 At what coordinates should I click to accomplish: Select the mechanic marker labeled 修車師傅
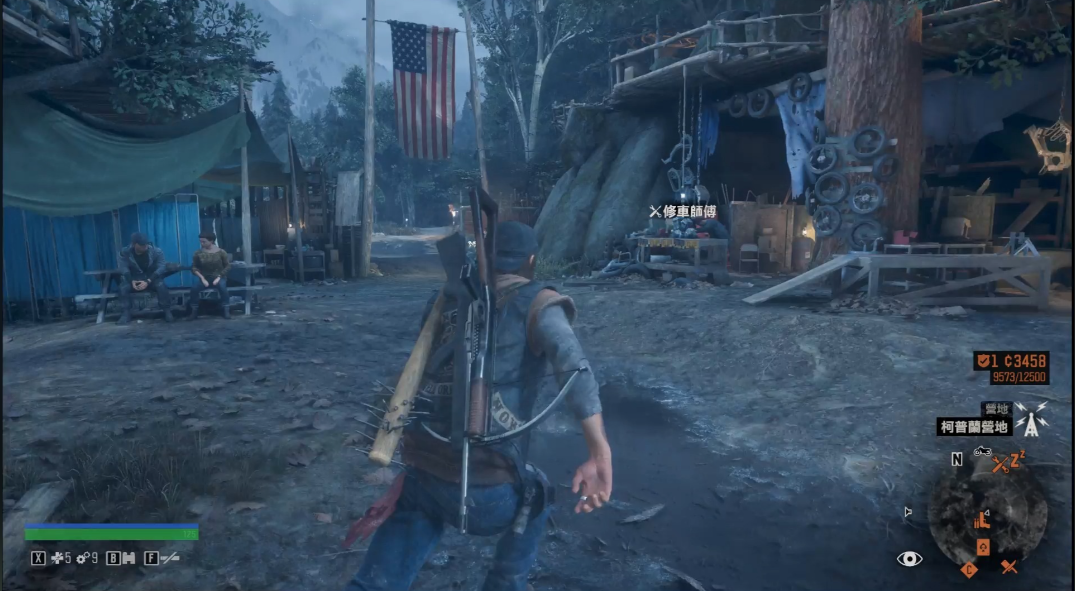(683, 211)
